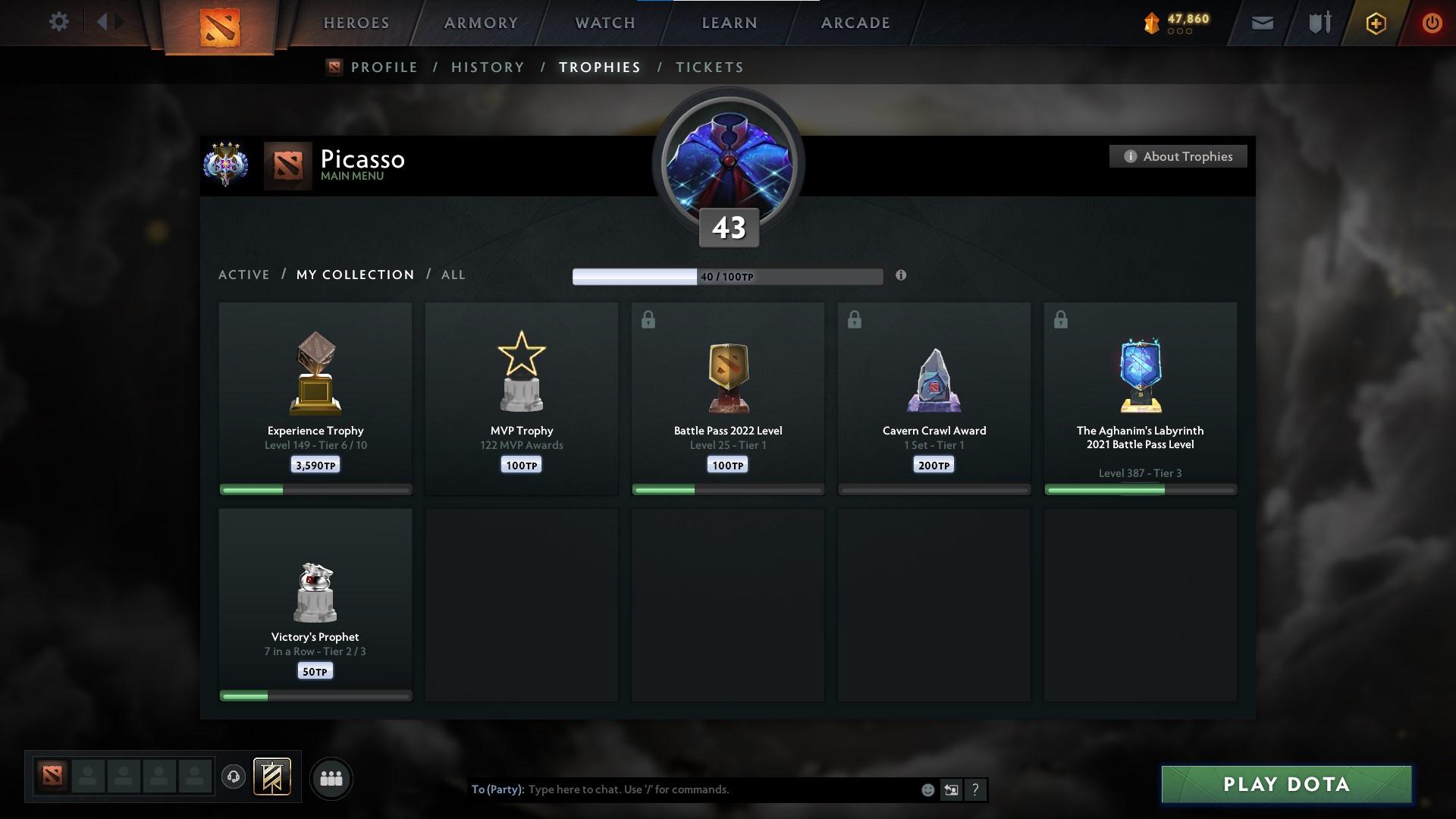Screen dimensions: 1456x819
Task: Toggle voice chat with the headset icon
Action: [x=234, y=778]
